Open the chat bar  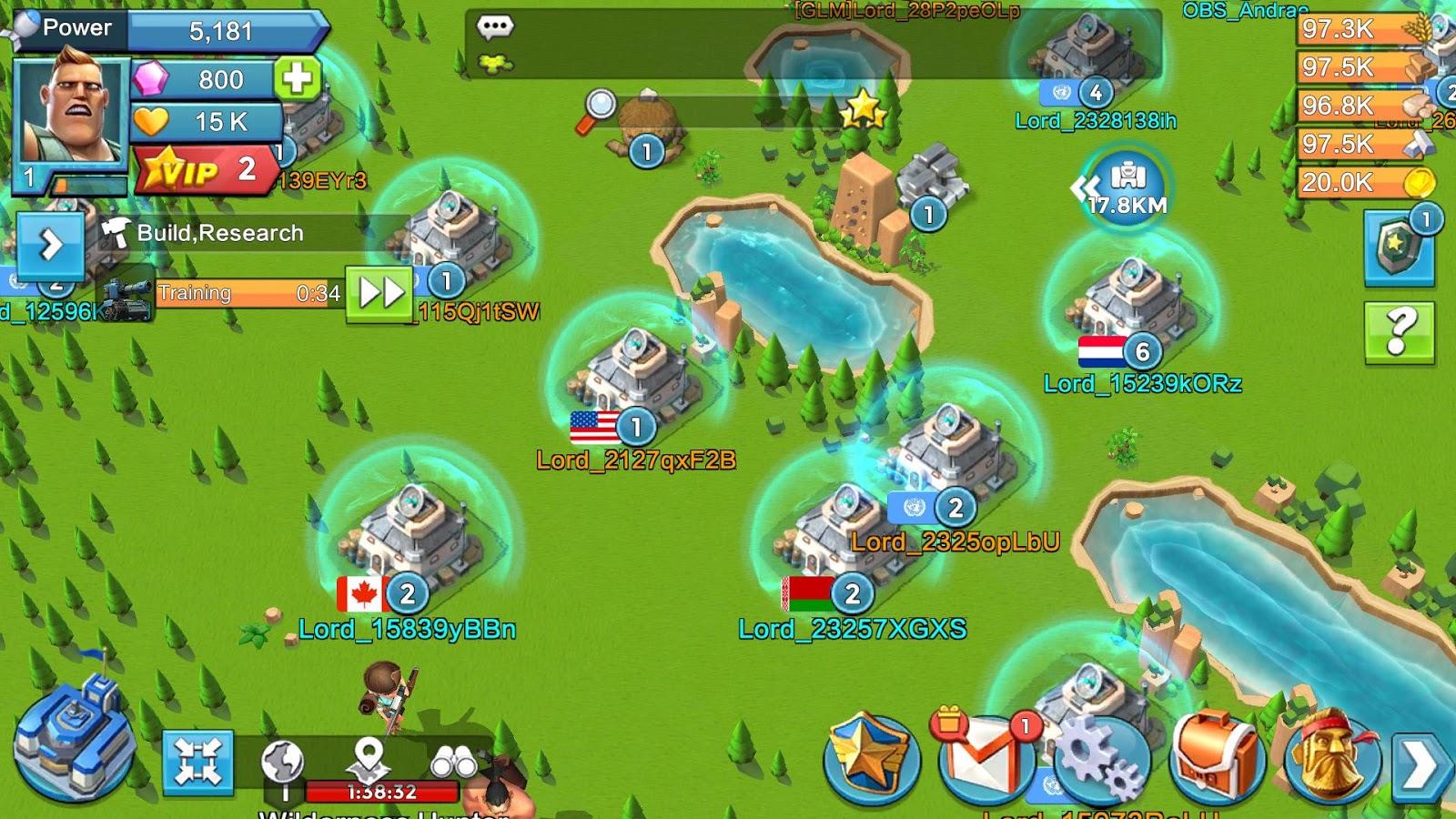click(x=496, y=27)
